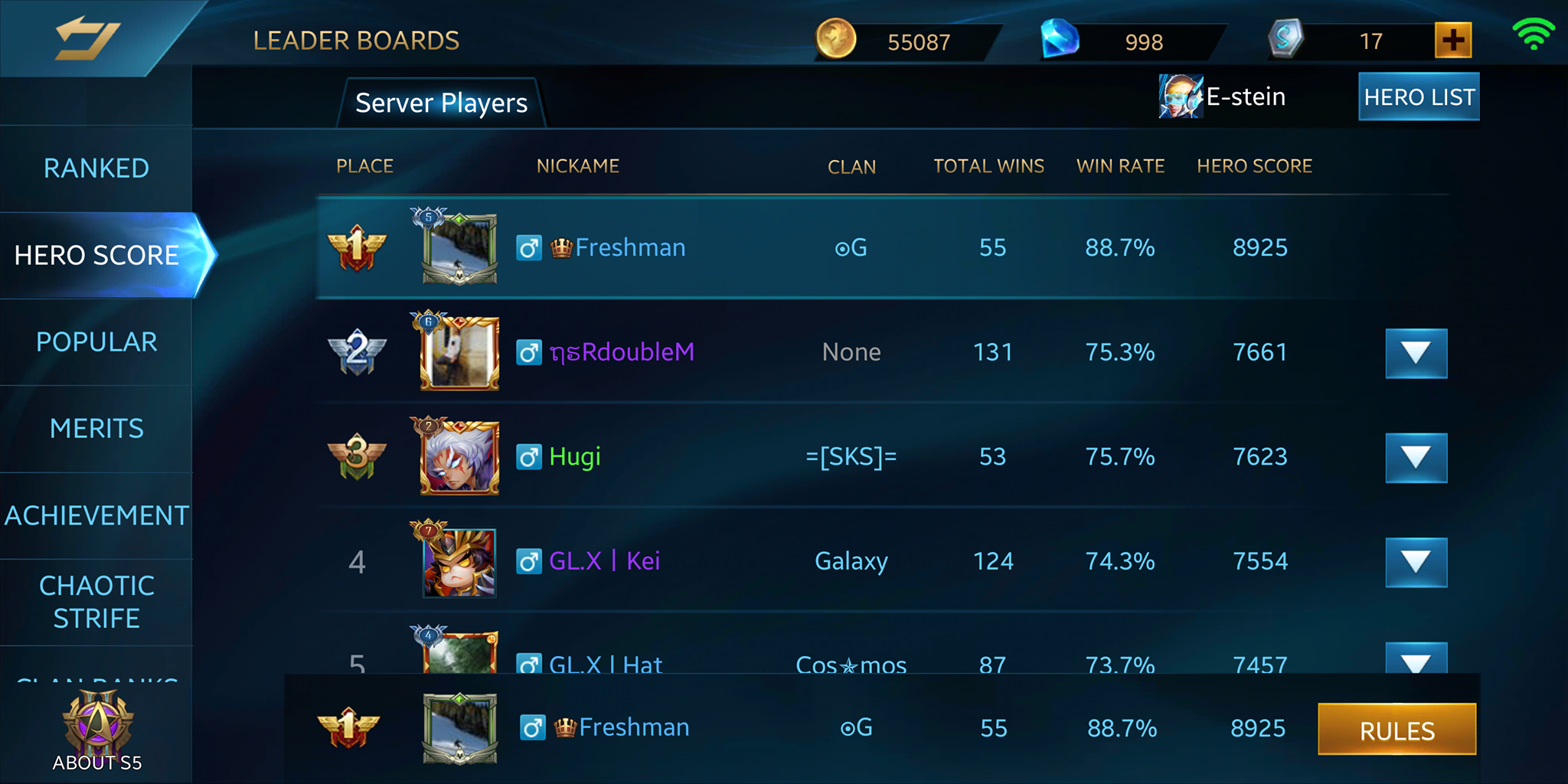This screenshot has height=784, width=1568.
Task: Click the rank 3 bronze badge icon
Action: click(357, 456)
